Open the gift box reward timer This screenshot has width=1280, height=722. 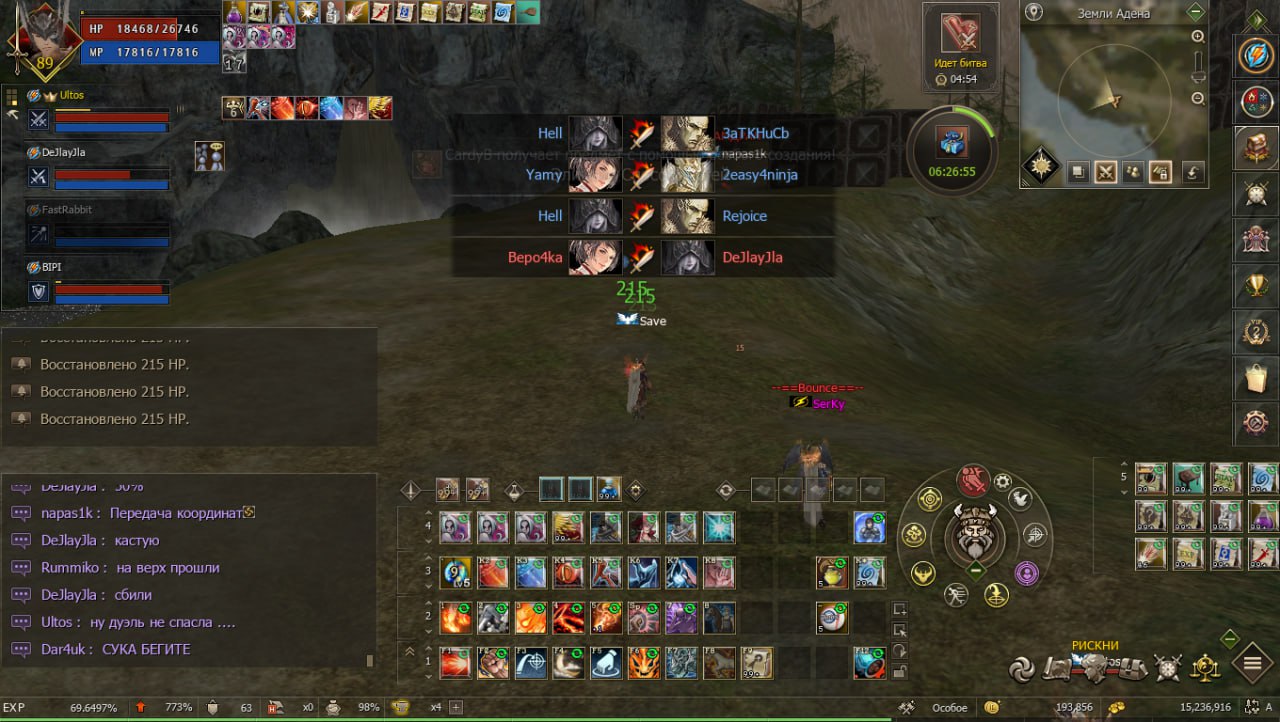click(951, 143)
